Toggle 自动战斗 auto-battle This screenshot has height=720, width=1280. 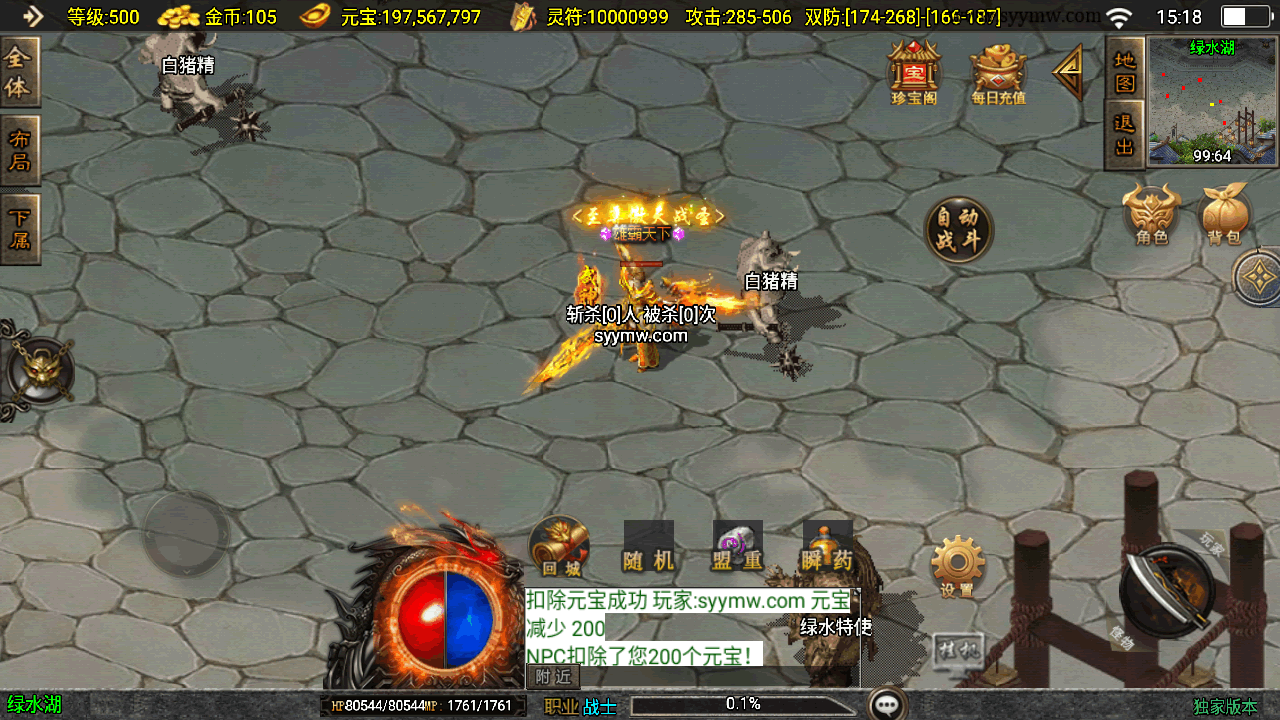[958, 230]
